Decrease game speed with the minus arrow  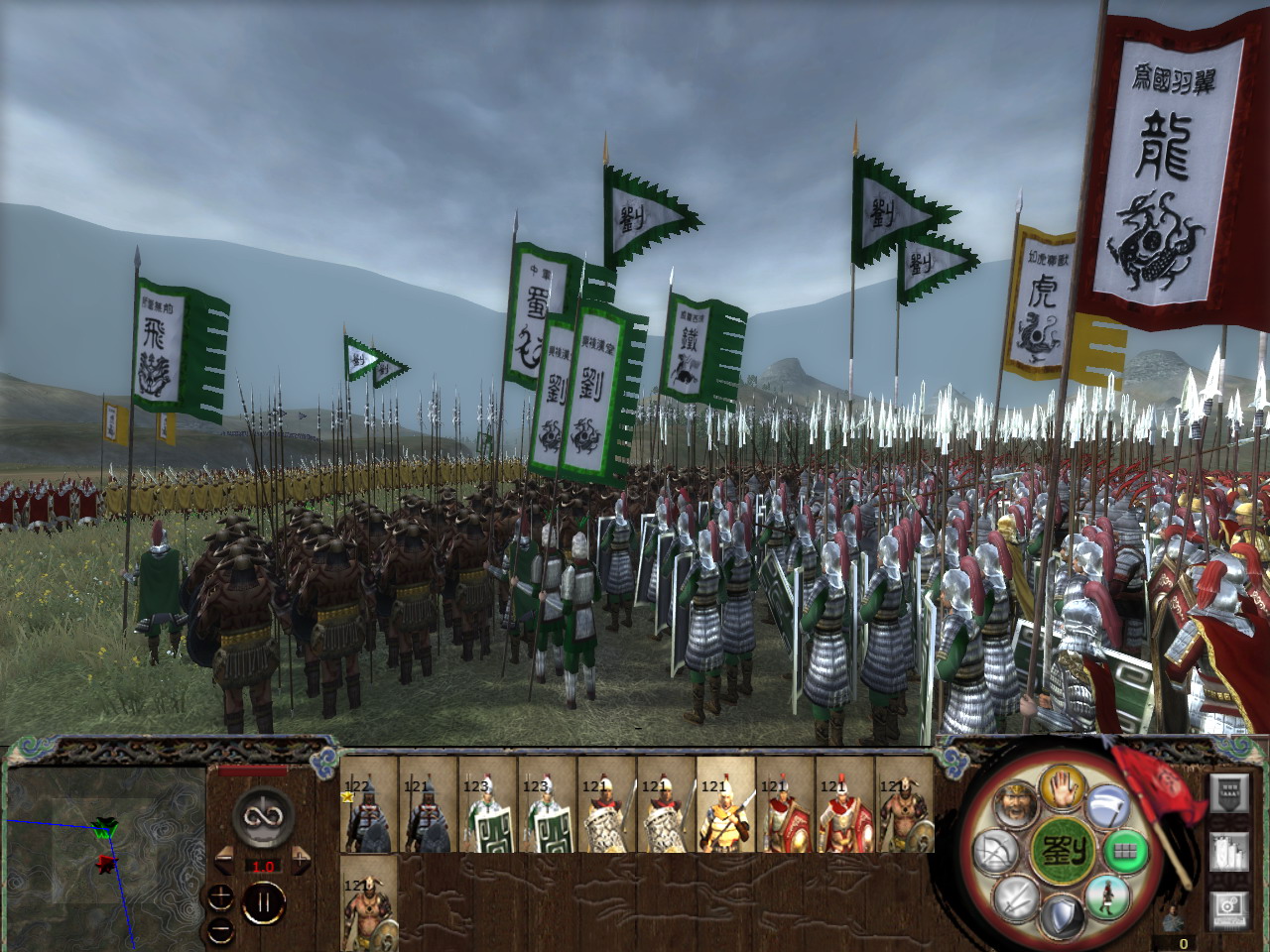coord(223,861)
